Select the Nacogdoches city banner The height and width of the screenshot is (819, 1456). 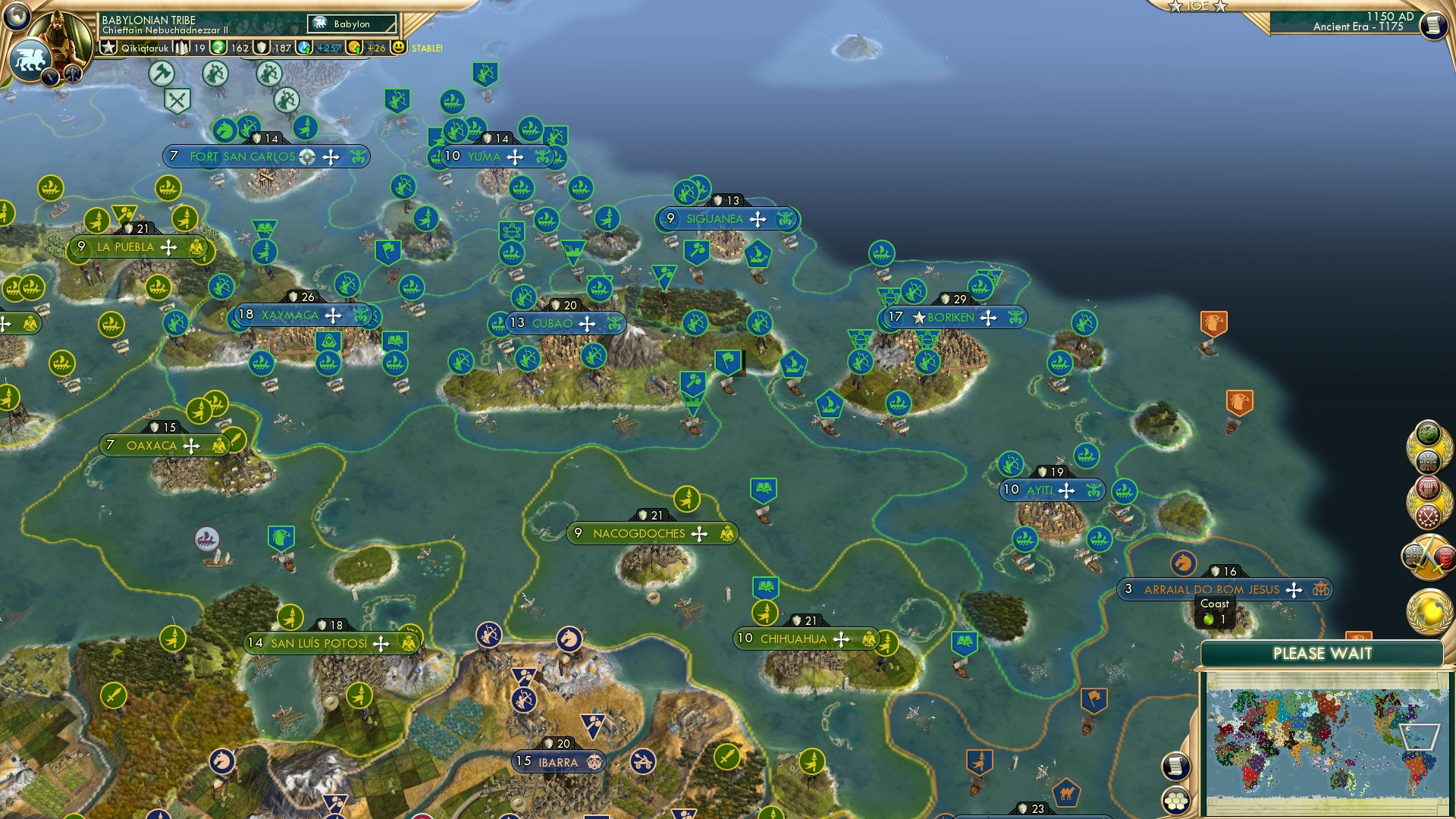648,533
